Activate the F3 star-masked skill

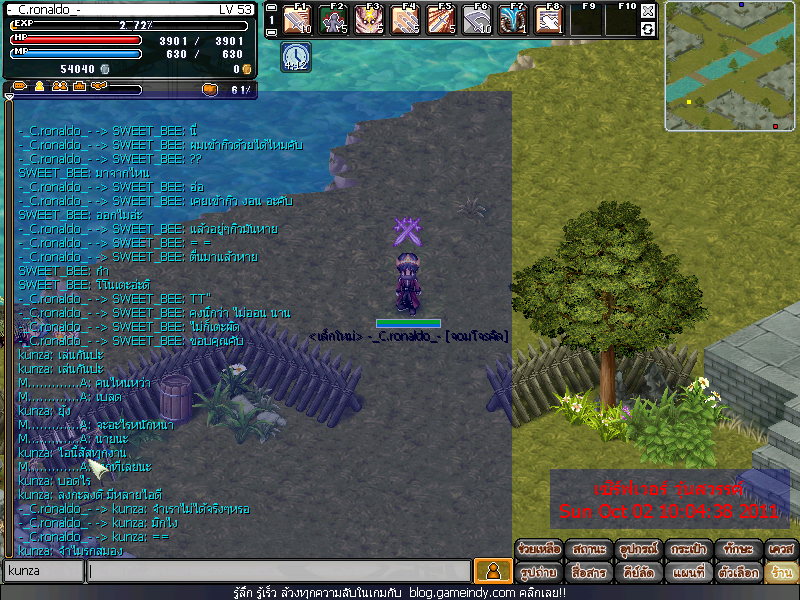[370, 20]
